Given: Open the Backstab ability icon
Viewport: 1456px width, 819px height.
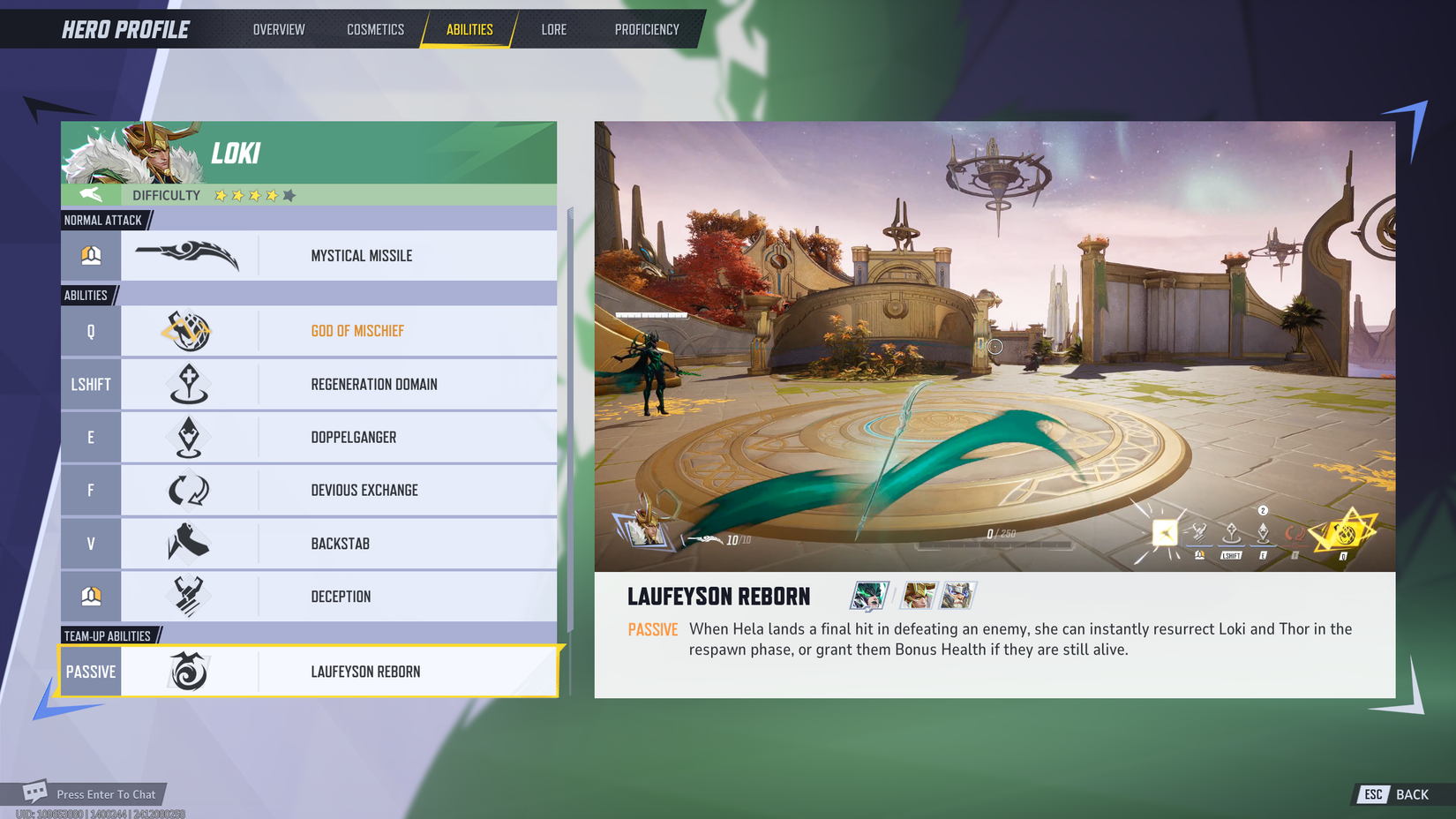Looking at the screenshot, I should pyautogui.click(x=187, y=543).
